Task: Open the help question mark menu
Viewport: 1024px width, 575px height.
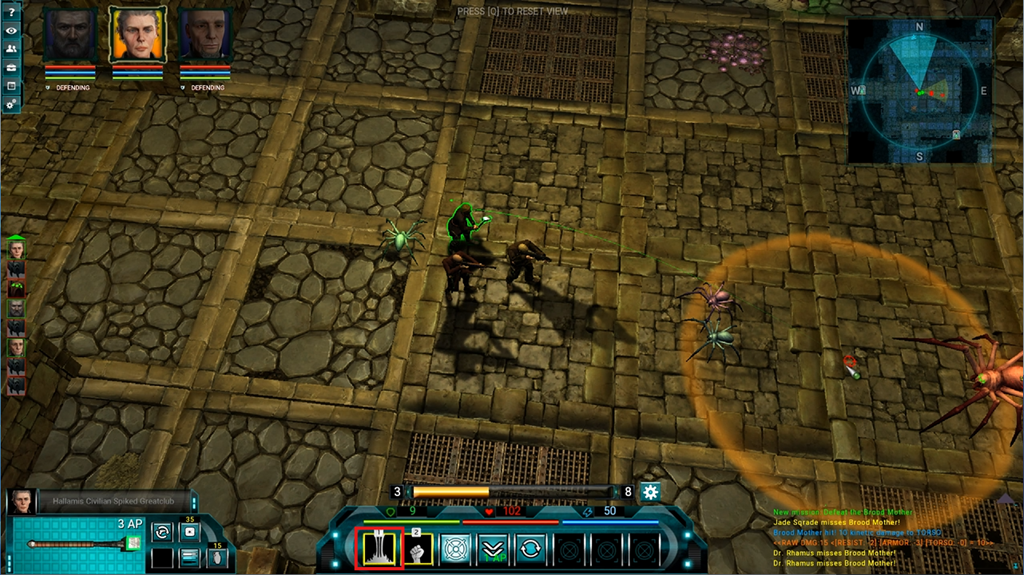Action: (x=11, y=12)
